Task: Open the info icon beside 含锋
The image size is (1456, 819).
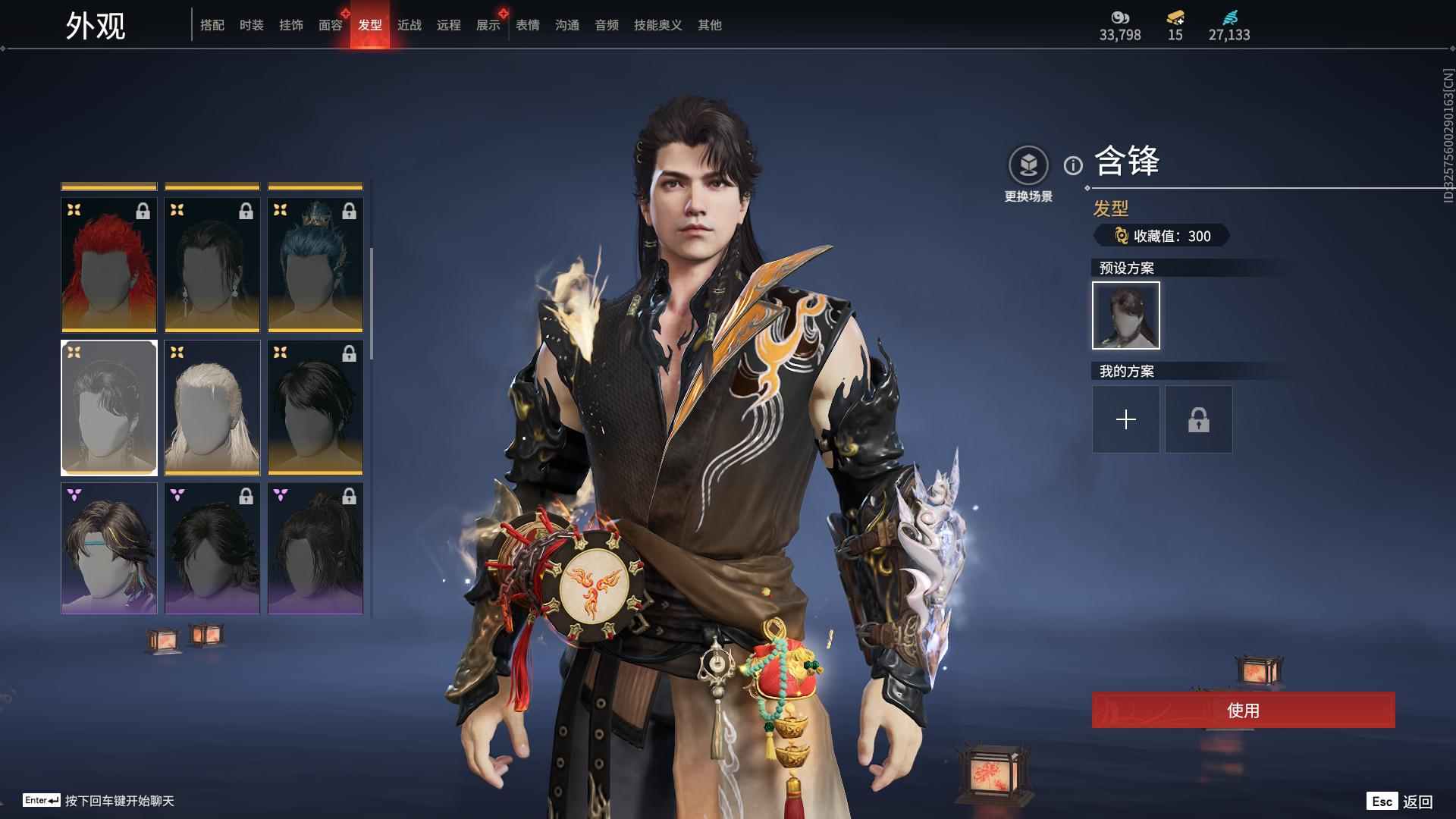Action: (1073, 165)
